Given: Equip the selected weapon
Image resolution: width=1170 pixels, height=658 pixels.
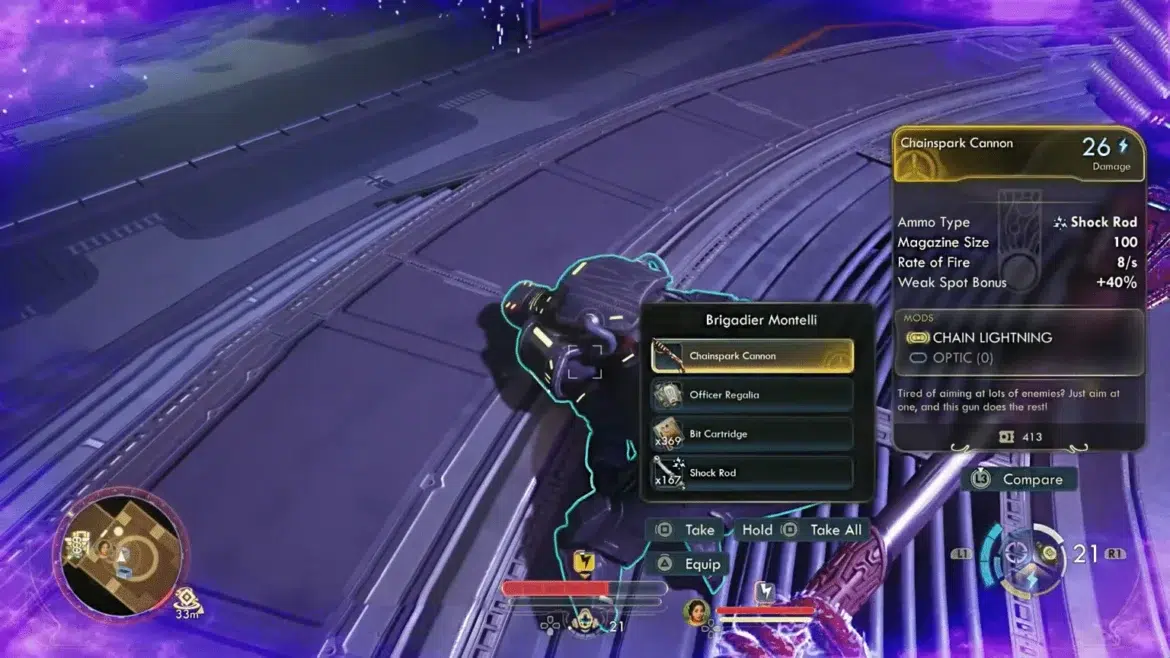Looking at the screenshot, I should coord(690,564).
